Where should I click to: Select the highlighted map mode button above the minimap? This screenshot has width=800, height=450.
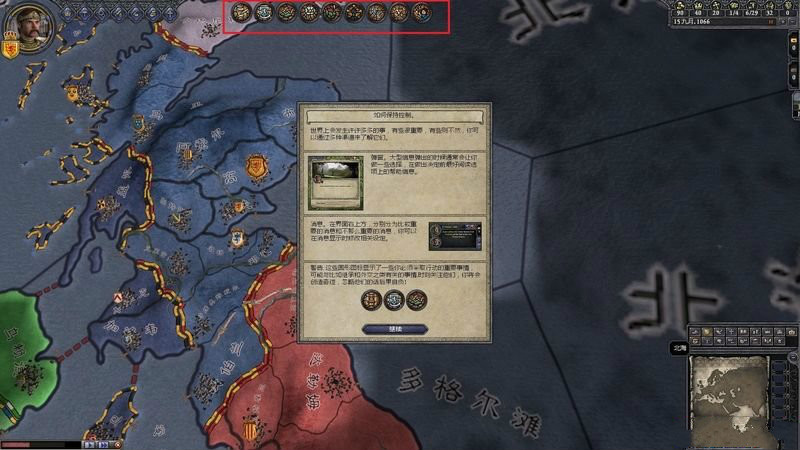705,331
